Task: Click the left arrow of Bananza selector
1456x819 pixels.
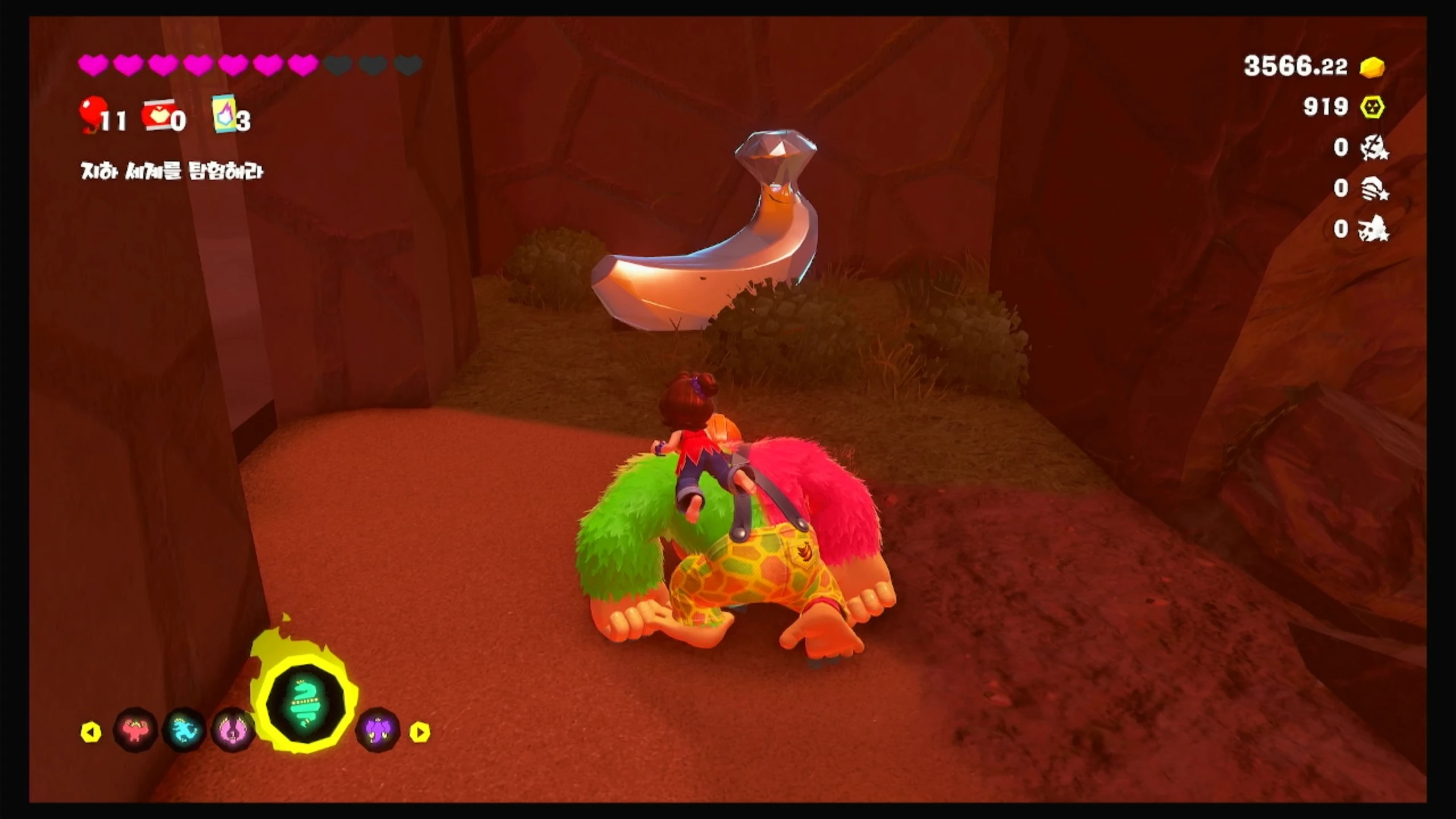Action: pos(91,732)
